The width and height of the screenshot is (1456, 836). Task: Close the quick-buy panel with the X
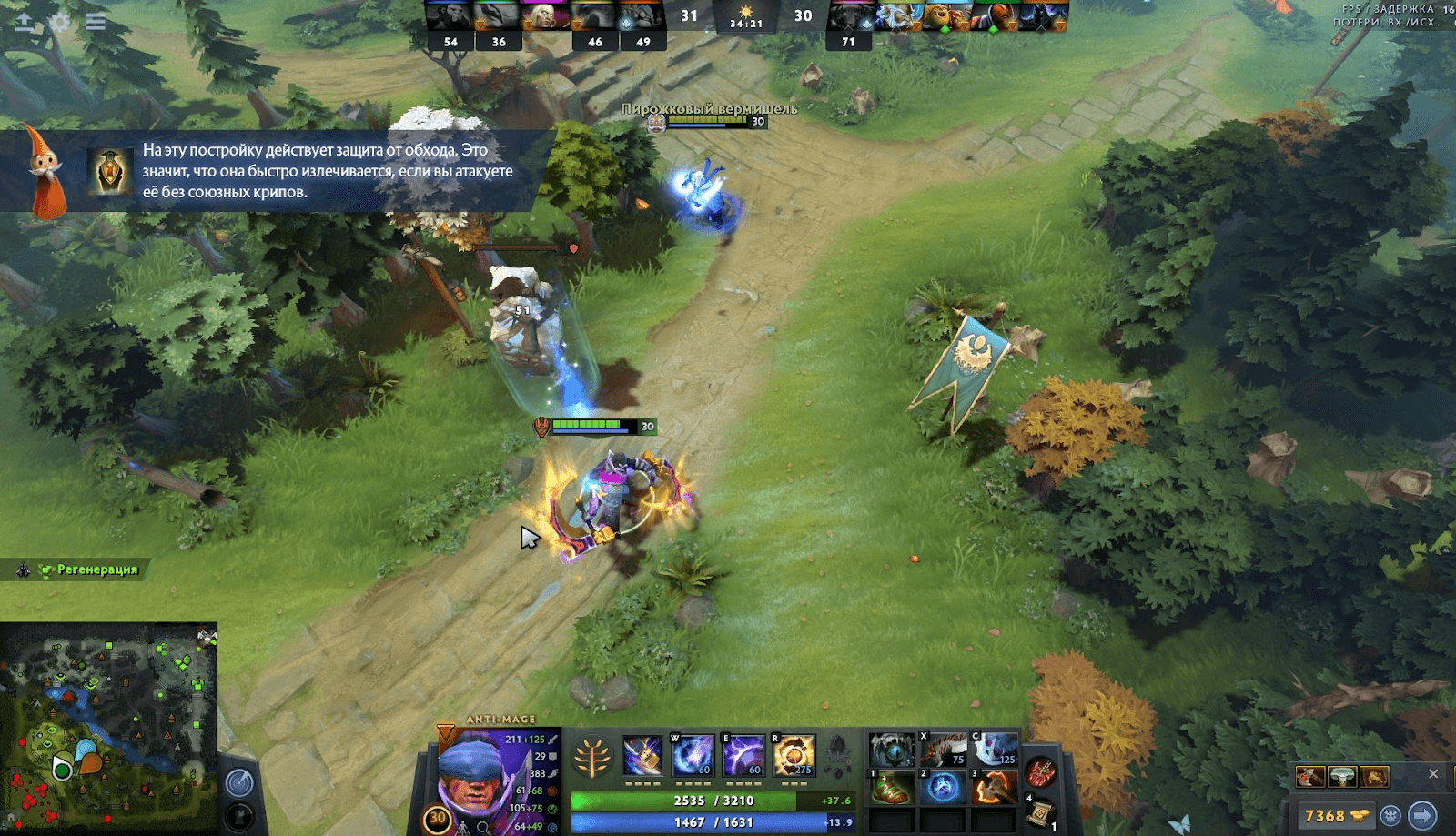pos(1433,774)
